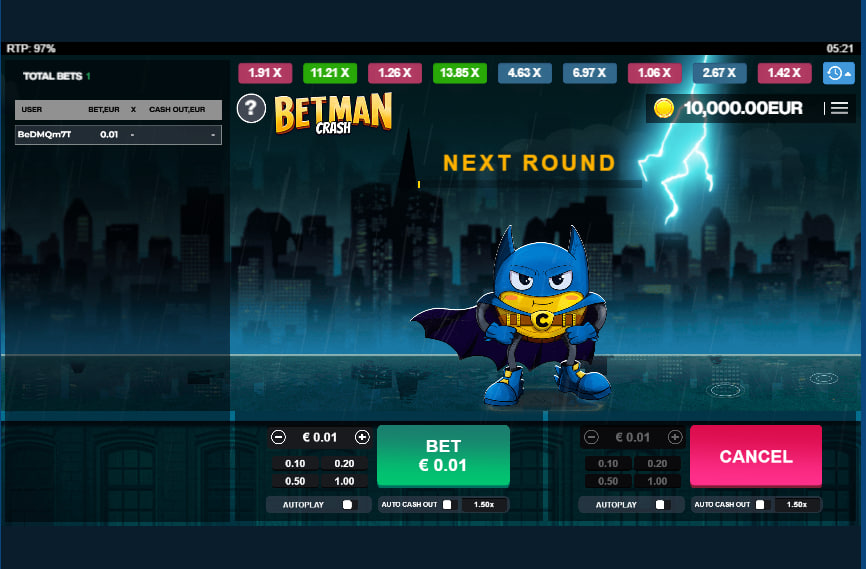Decrease the bet beside the green BET button
The width and height of the screenshot is (868, 569).
pos(279,437)
